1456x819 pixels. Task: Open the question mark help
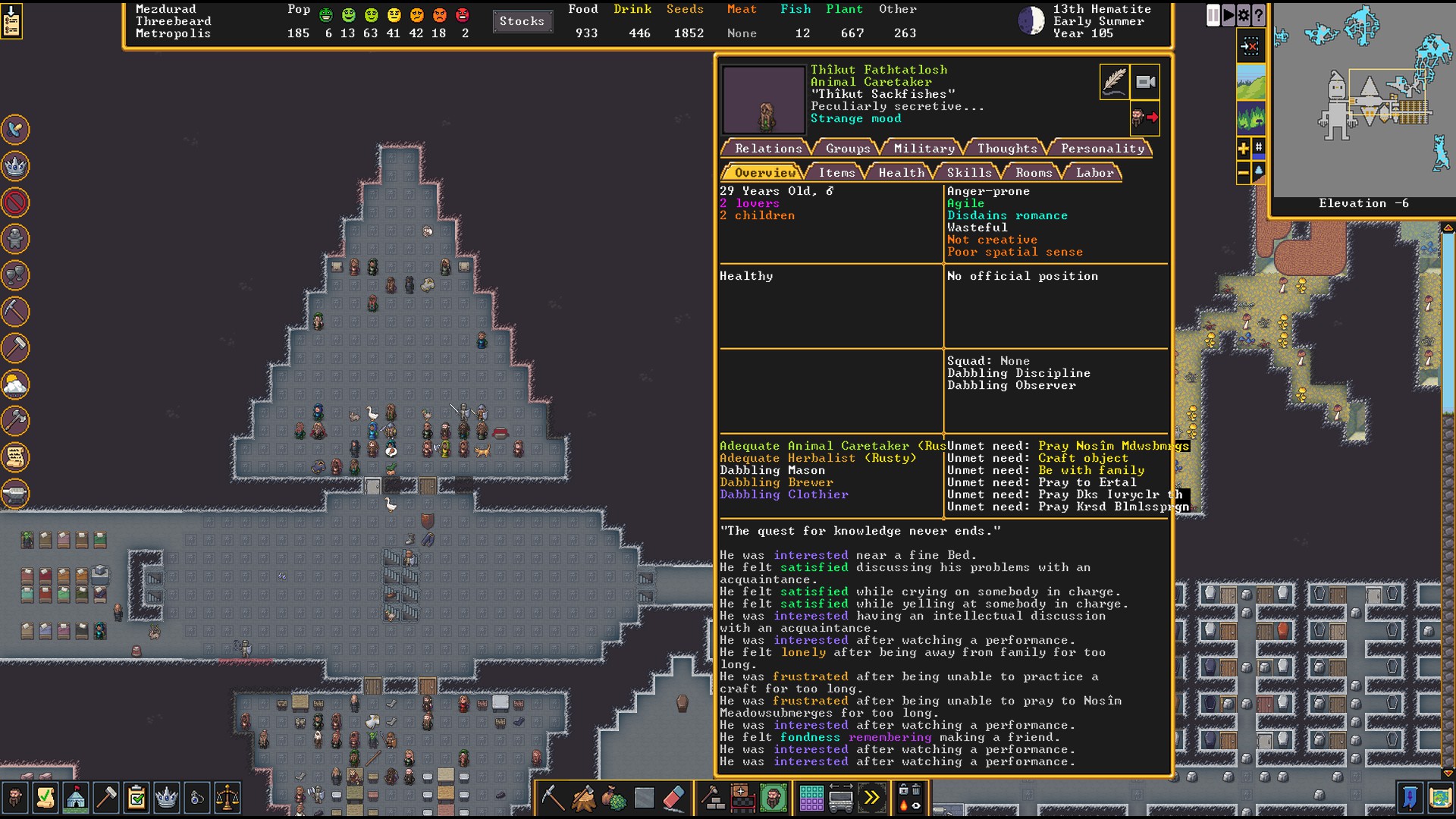pos(1259,15)
